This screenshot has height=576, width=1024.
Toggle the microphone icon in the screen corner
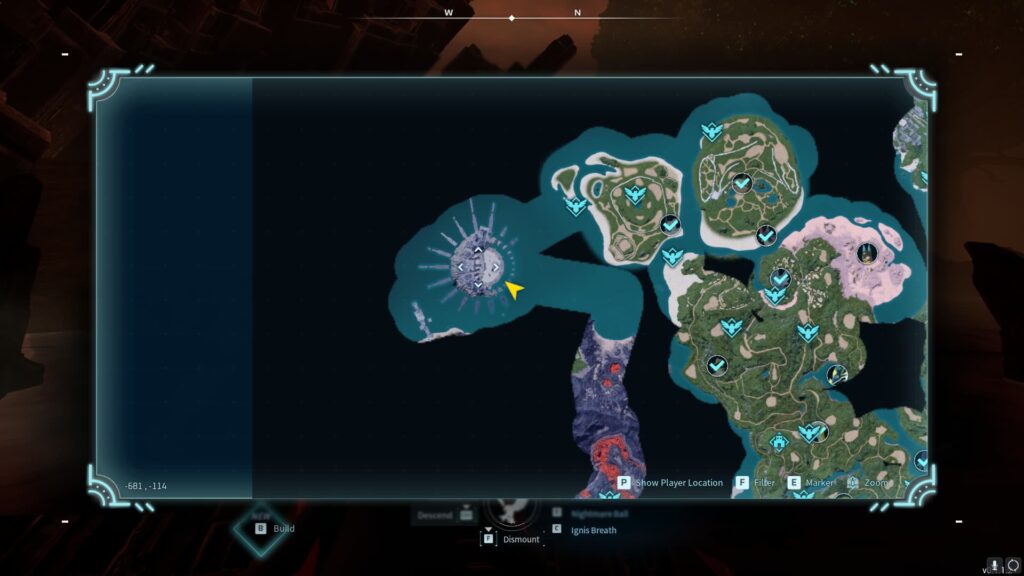(x=994, y=565)
